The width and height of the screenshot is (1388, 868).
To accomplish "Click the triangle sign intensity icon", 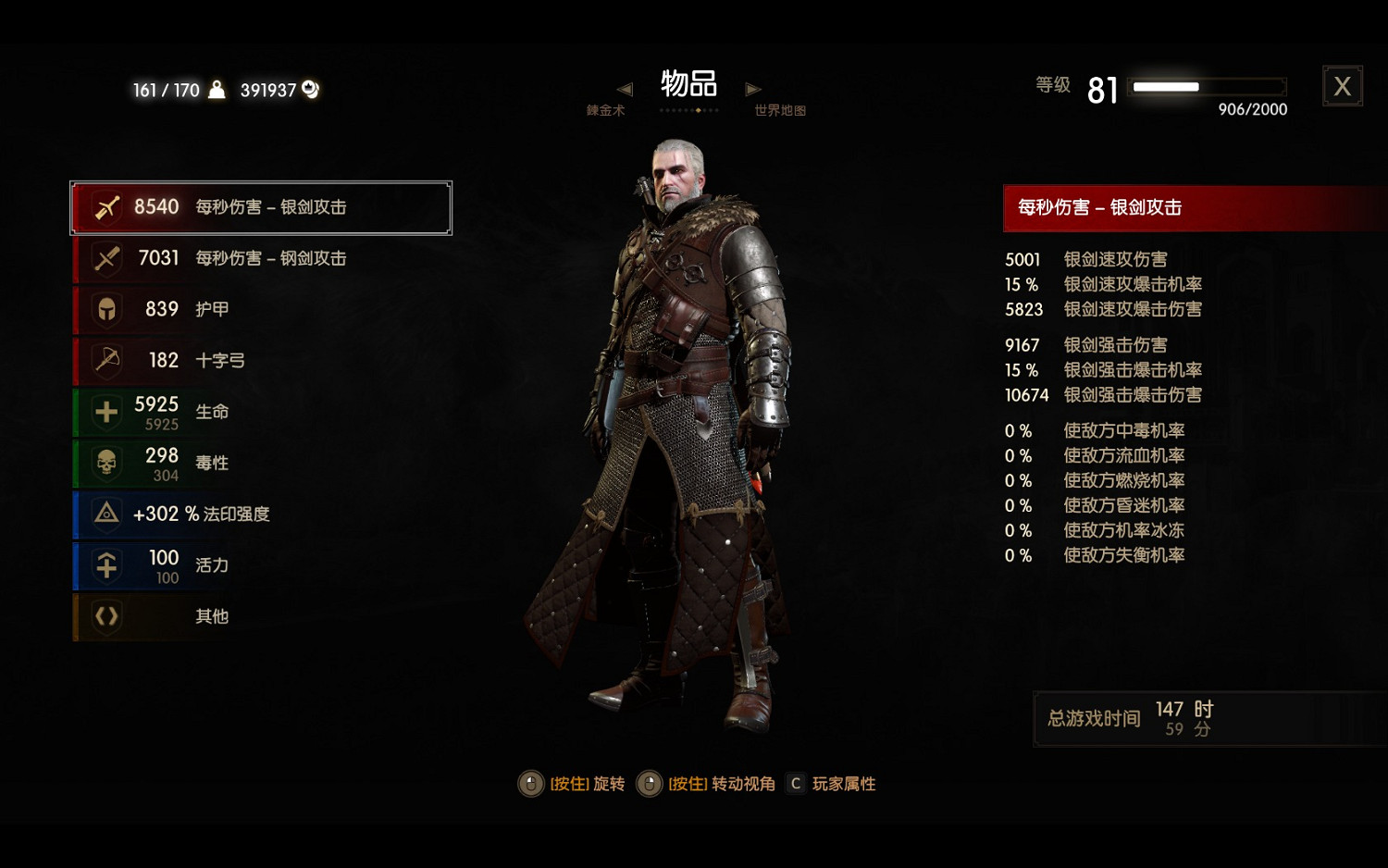I will point(105,515).
